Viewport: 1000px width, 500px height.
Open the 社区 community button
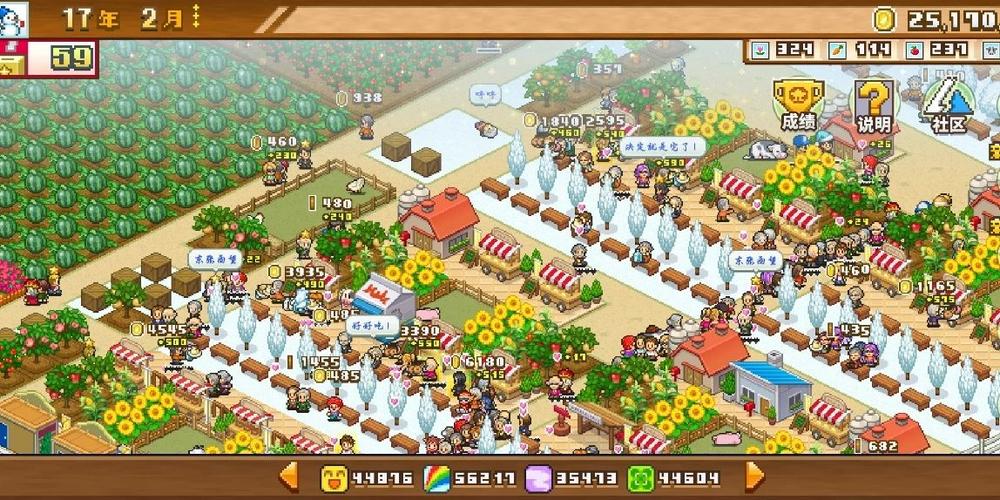[947, 104]
